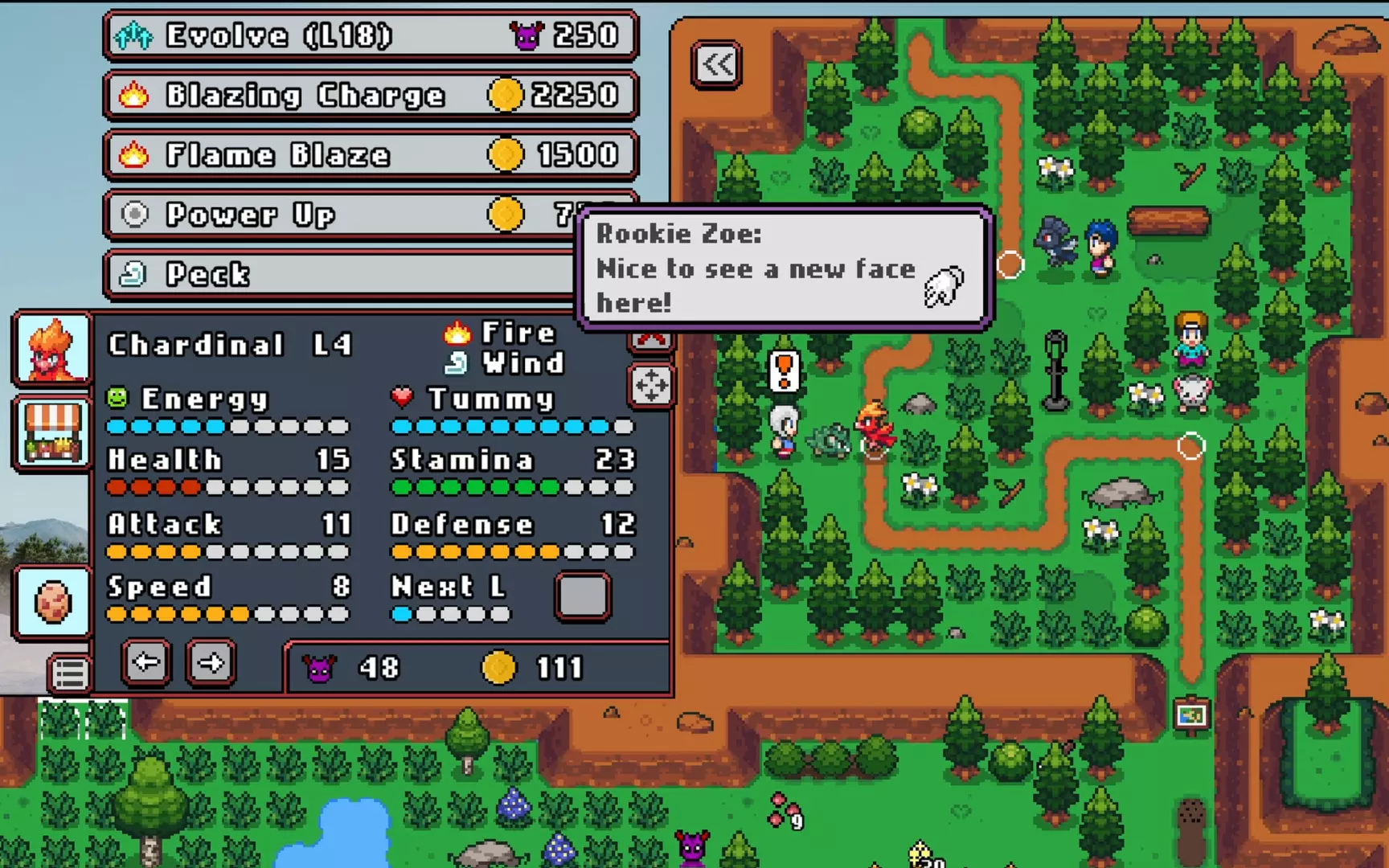Click the back double-chevron button on map
Viewport: 1389px width, 868px height.
point(715,63)
